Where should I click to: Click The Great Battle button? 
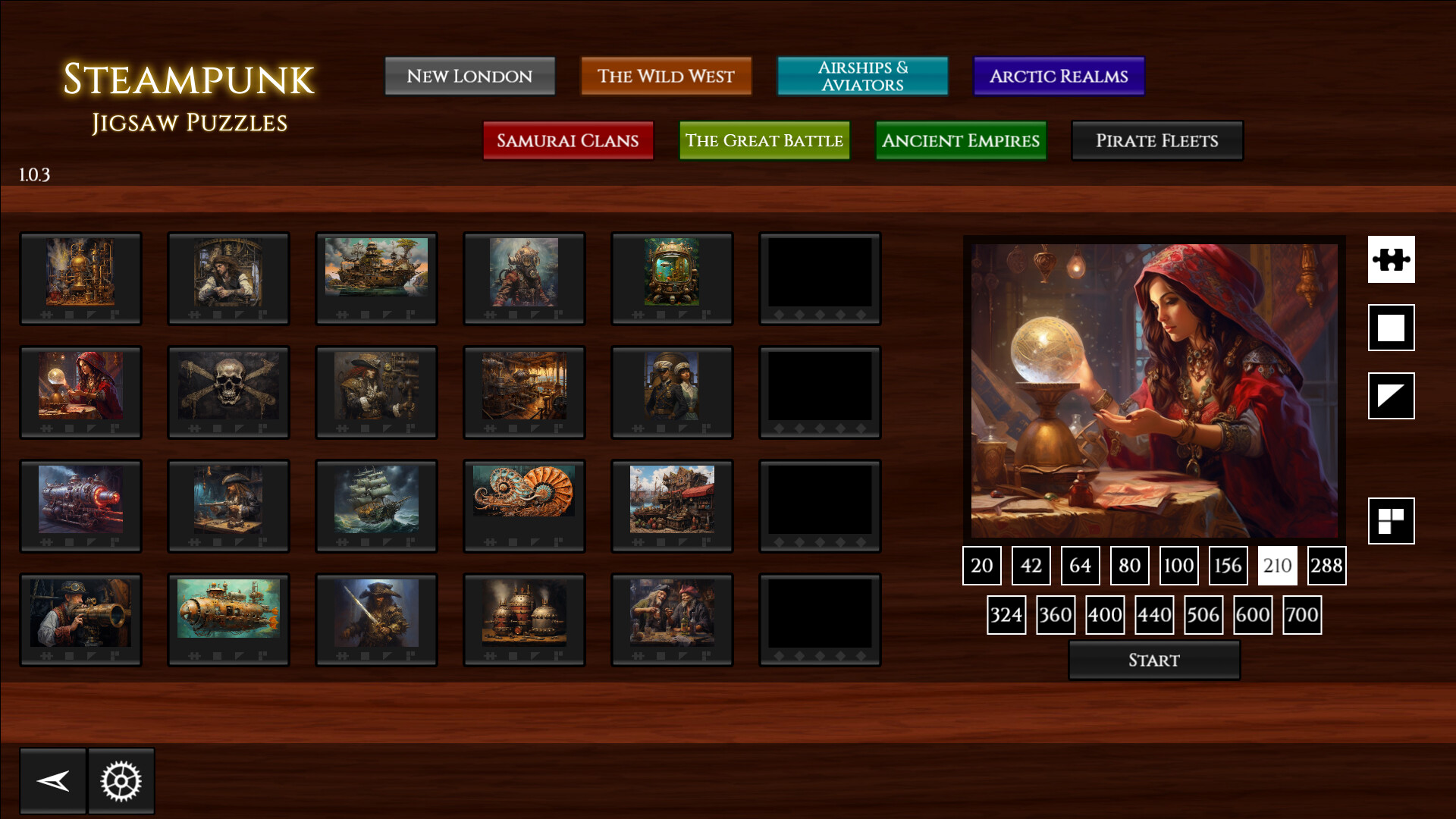[764, 141]
